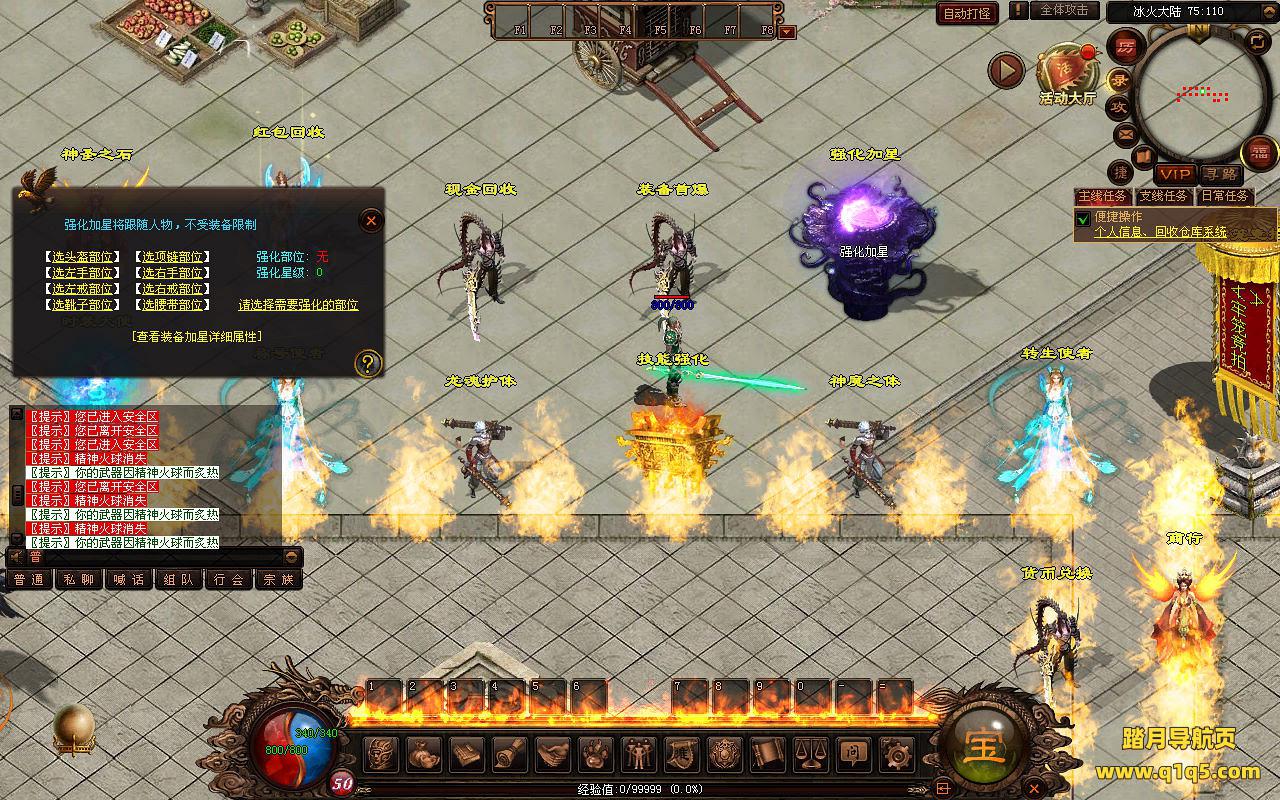Screen dimensions: 1280x800
Task: Open the gear settings icon
Action: pyautogui.click(x=895, y=753)
